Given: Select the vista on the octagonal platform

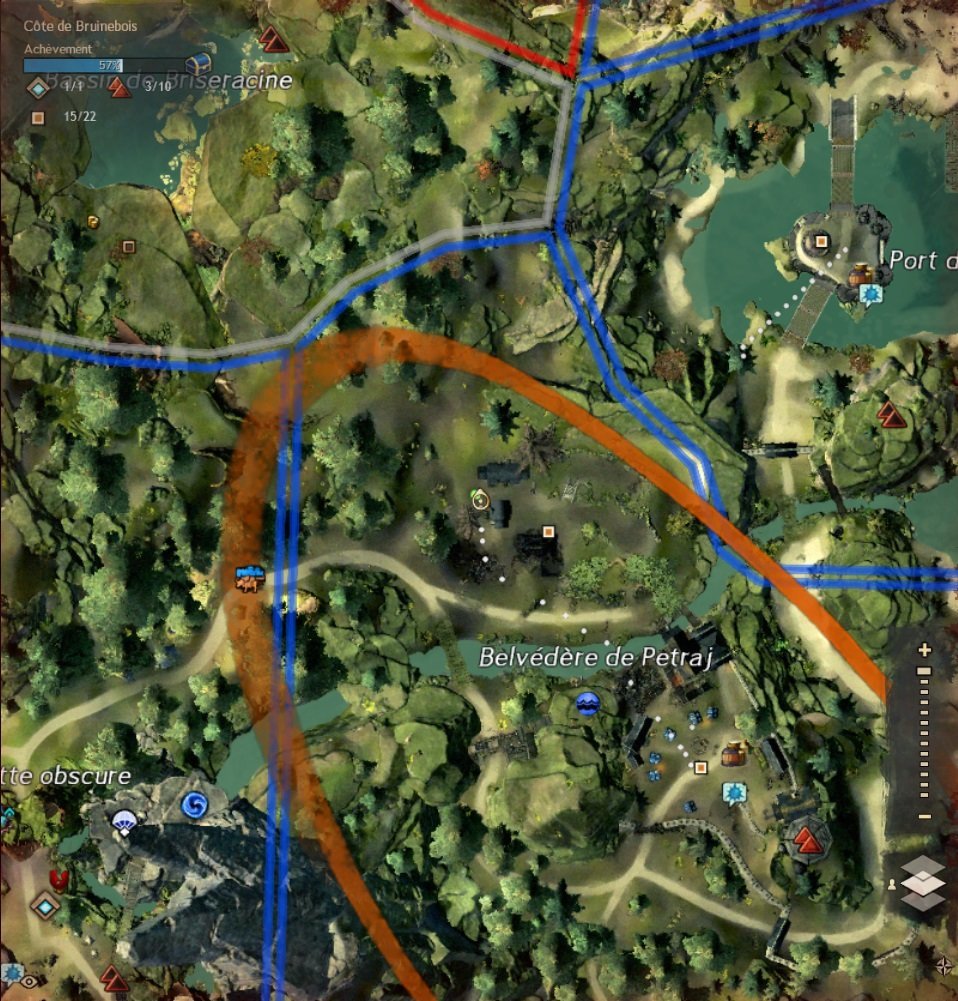Looking at the screenshot, I should [x=808, y=836].
